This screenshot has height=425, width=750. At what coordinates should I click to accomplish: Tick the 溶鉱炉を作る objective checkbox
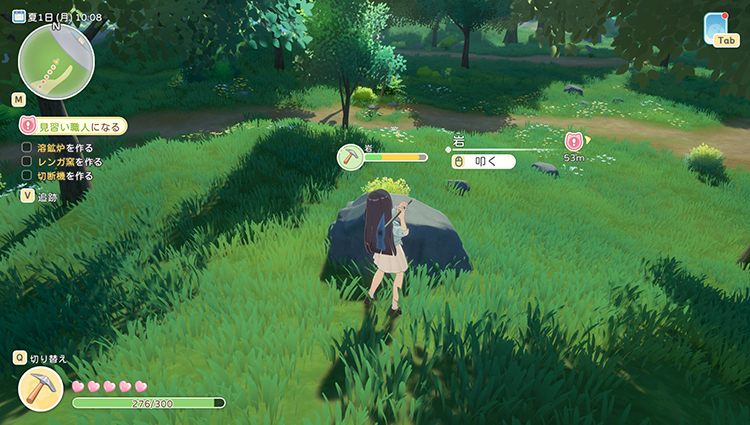coord(27,147)
